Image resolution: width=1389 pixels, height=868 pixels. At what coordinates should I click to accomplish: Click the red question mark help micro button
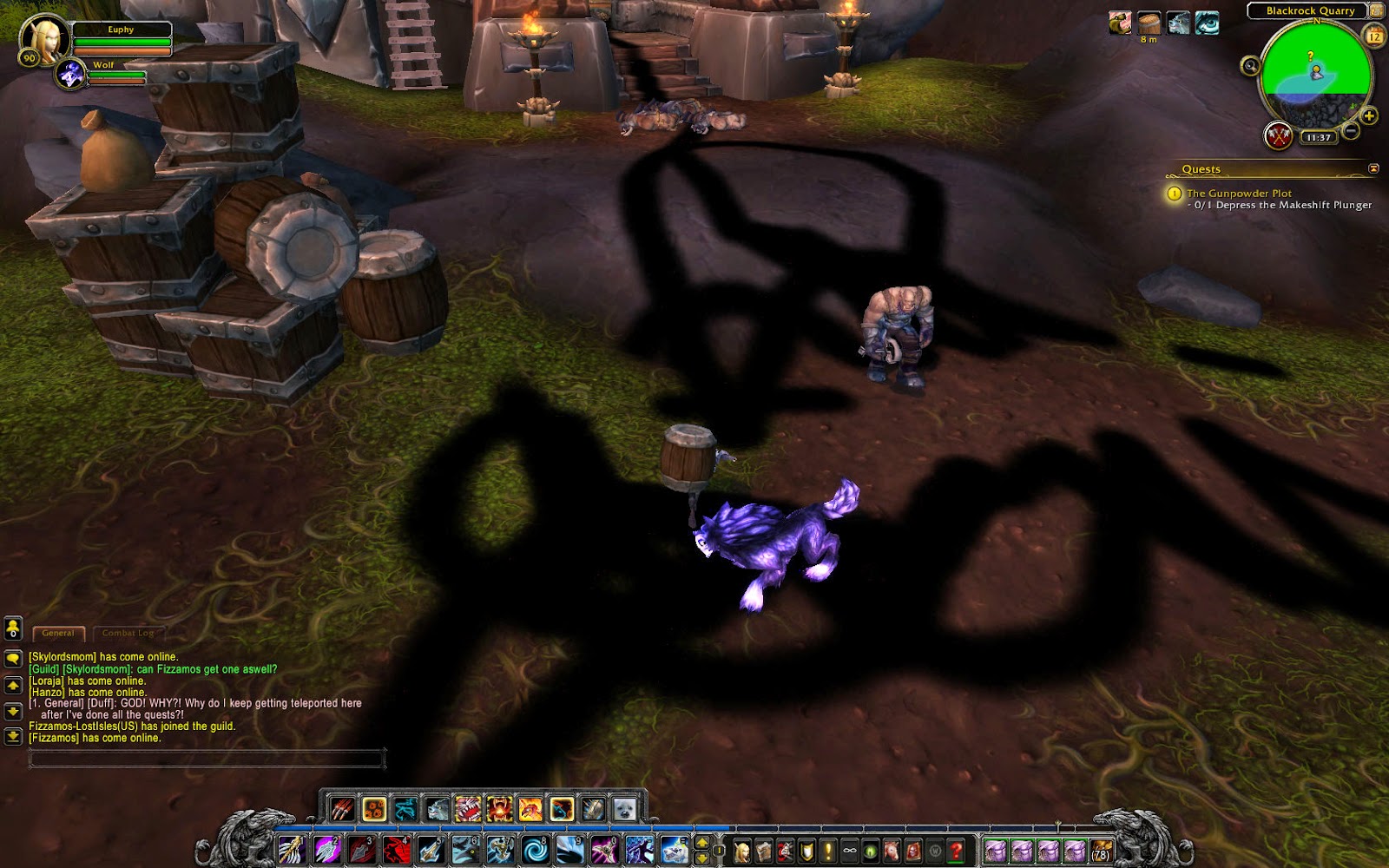[954, 849]
